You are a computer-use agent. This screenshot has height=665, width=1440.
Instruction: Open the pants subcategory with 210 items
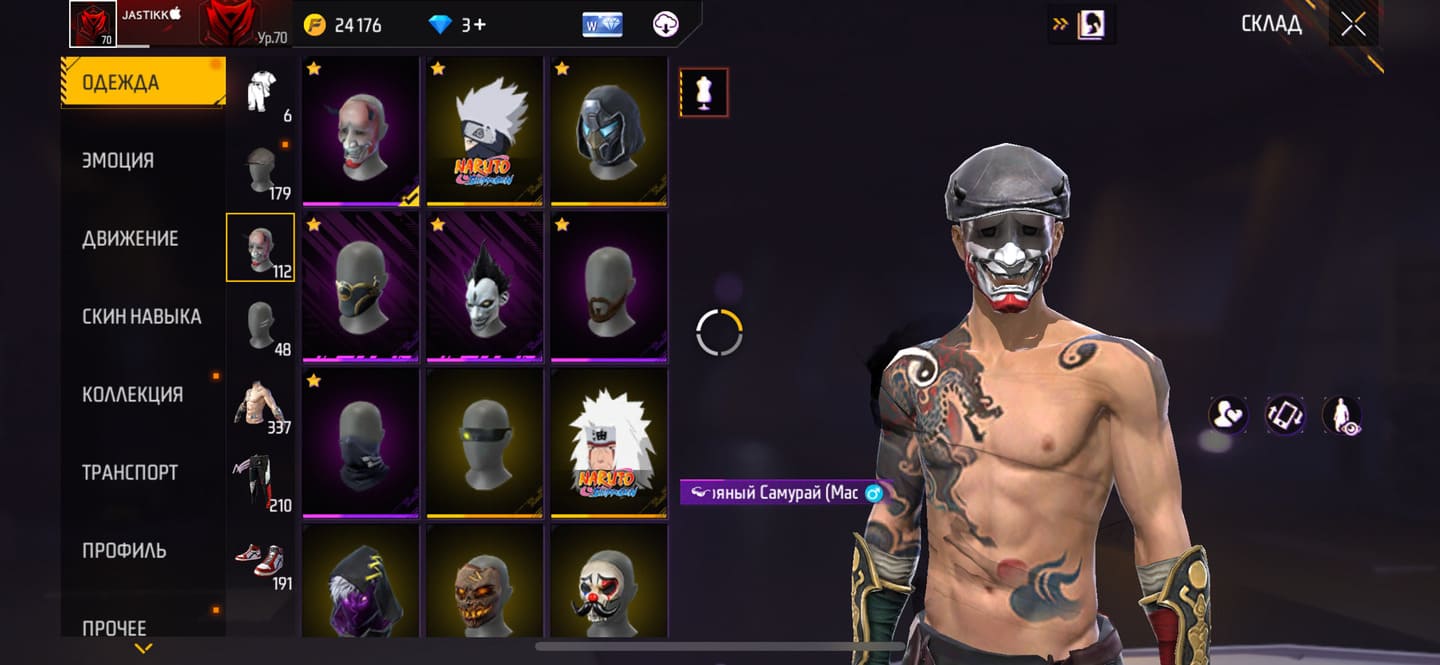click(261, 483)
